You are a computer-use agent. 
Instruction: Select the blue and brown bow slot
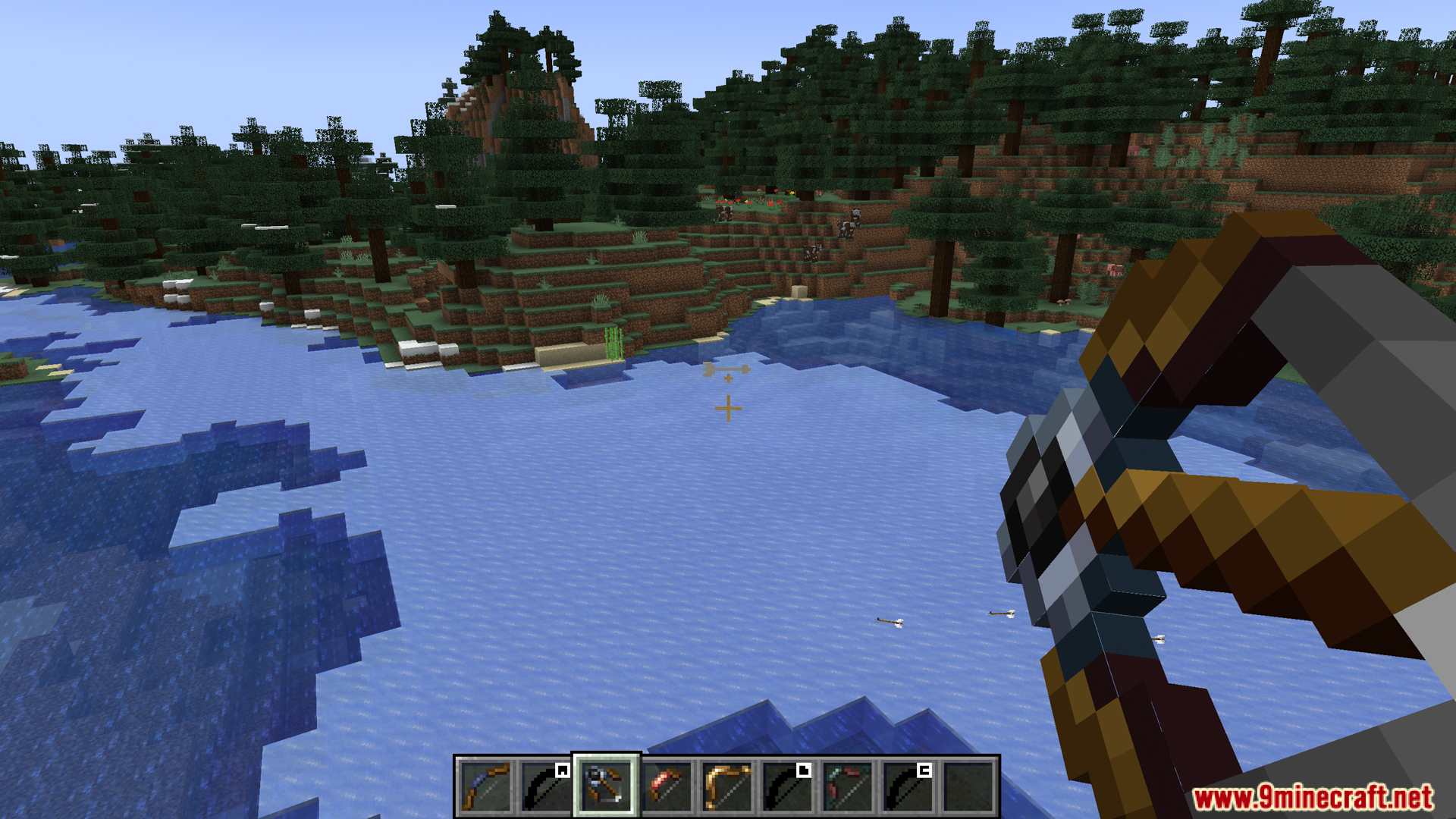click(485, 786)
